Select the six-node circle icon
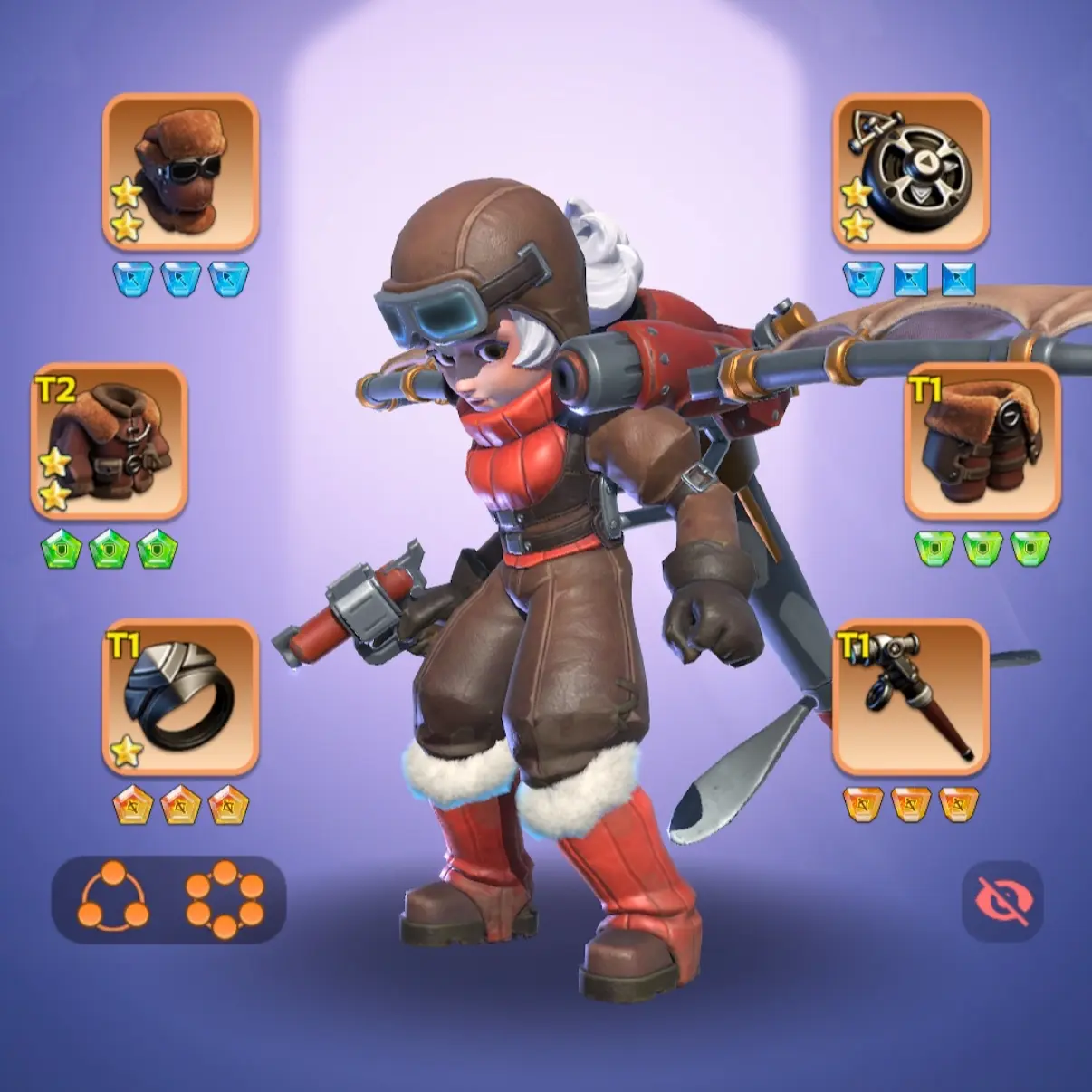 [225, 899]
